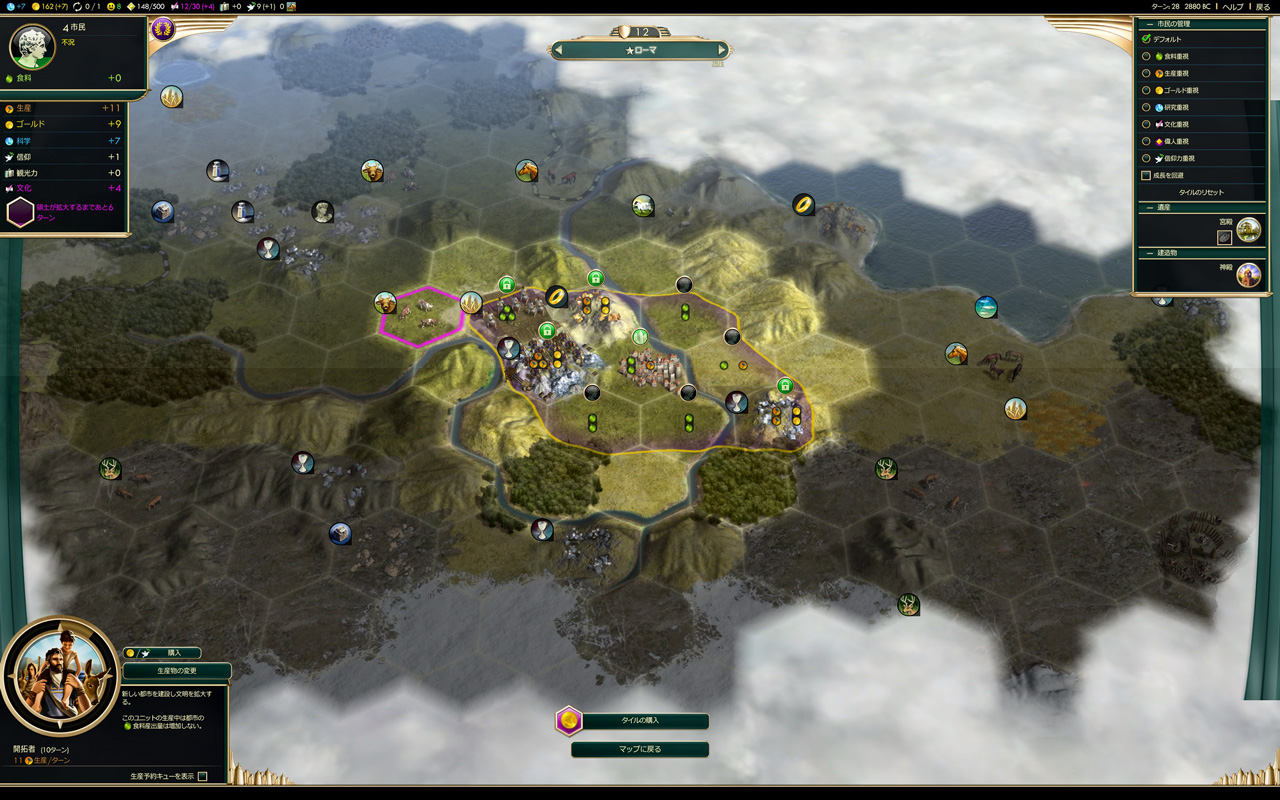Return to map with マップに戻る
This screenshot has width=1280, height=800.
click(x=640, y=749)
